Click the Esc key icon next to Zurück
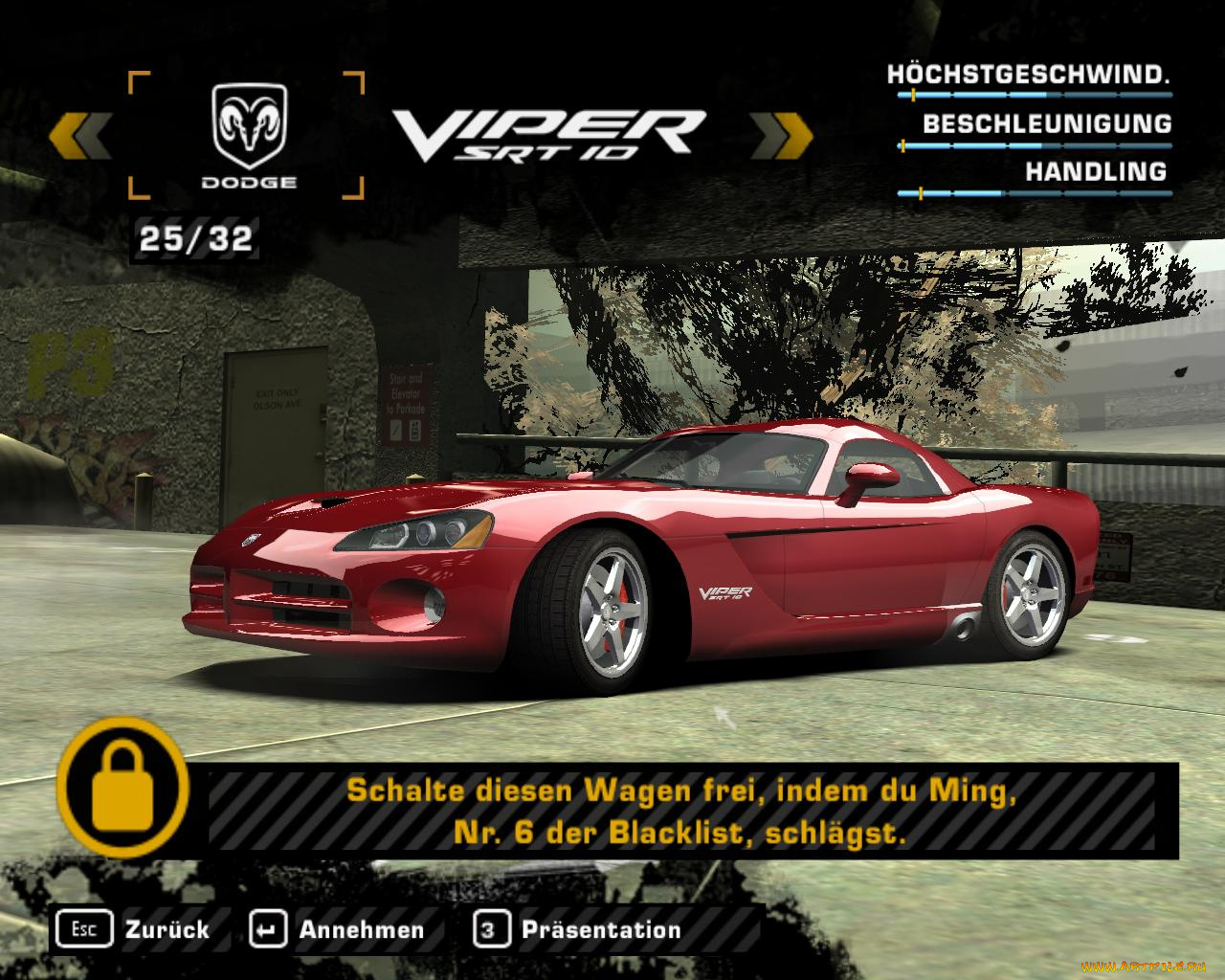This screenshot has width=1225, height=980. pos(85,928)
